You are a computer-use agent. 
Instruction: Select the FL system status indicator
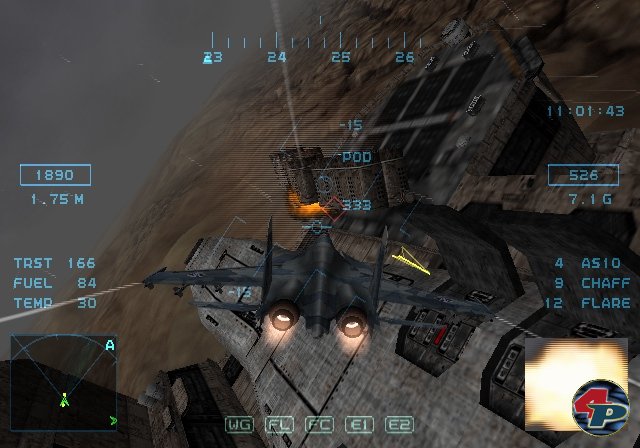(x=279, y=424)
